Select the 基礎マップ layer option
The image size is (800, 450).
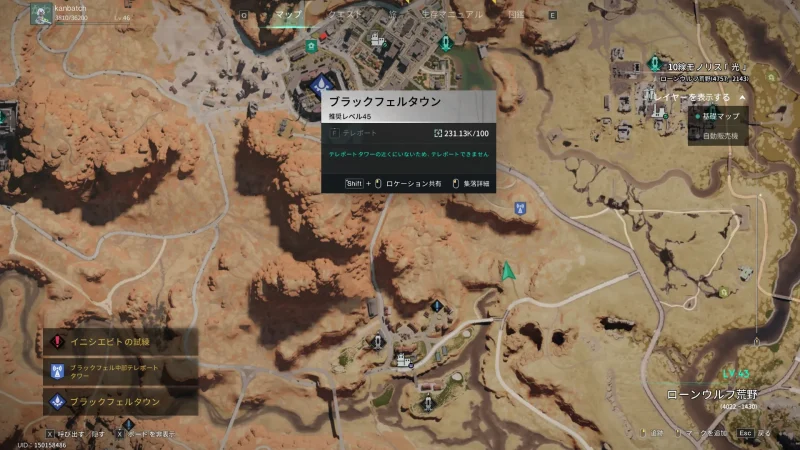(x=720, y=116)
